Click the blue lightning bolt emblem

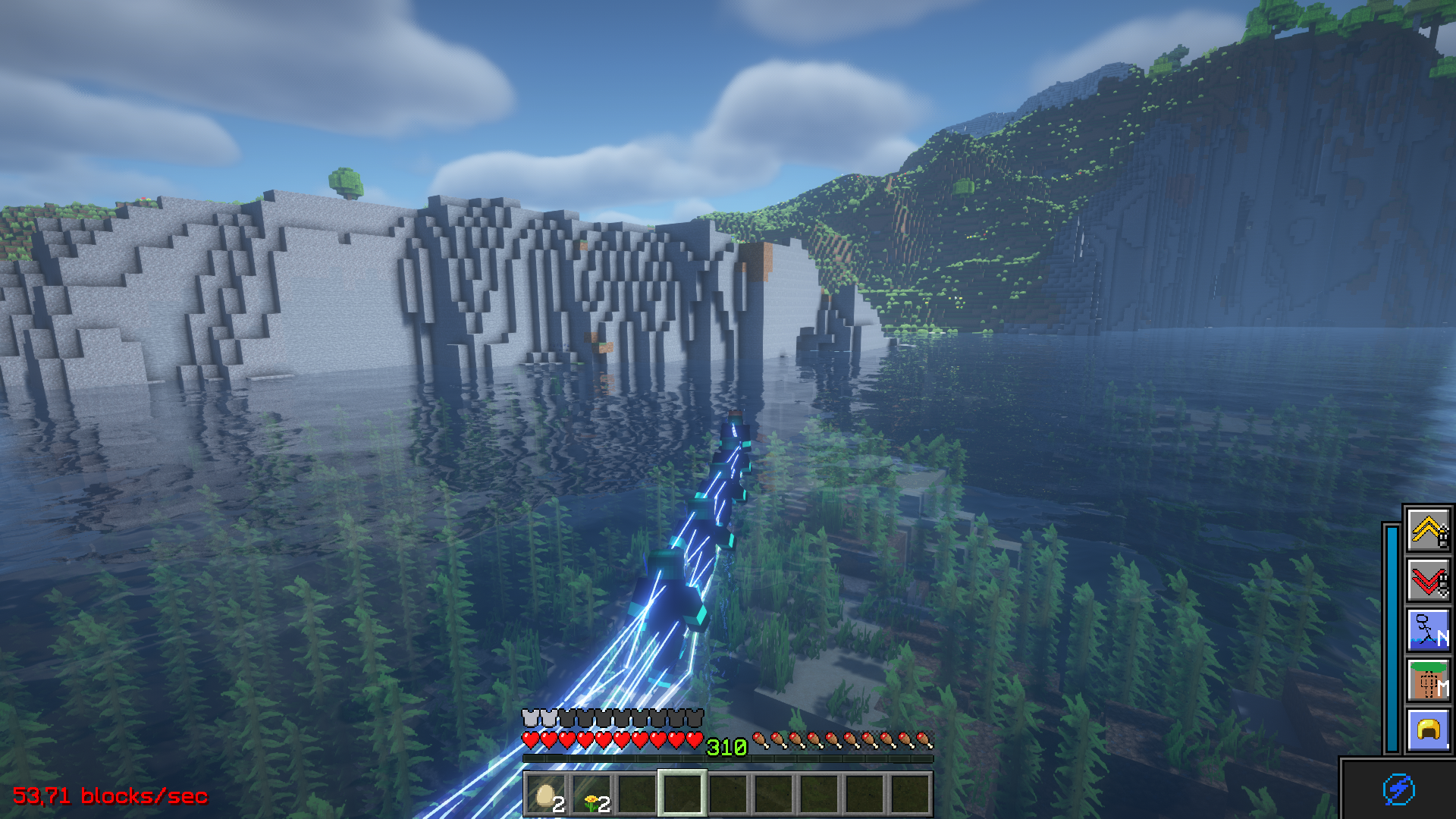(1398, 789)
